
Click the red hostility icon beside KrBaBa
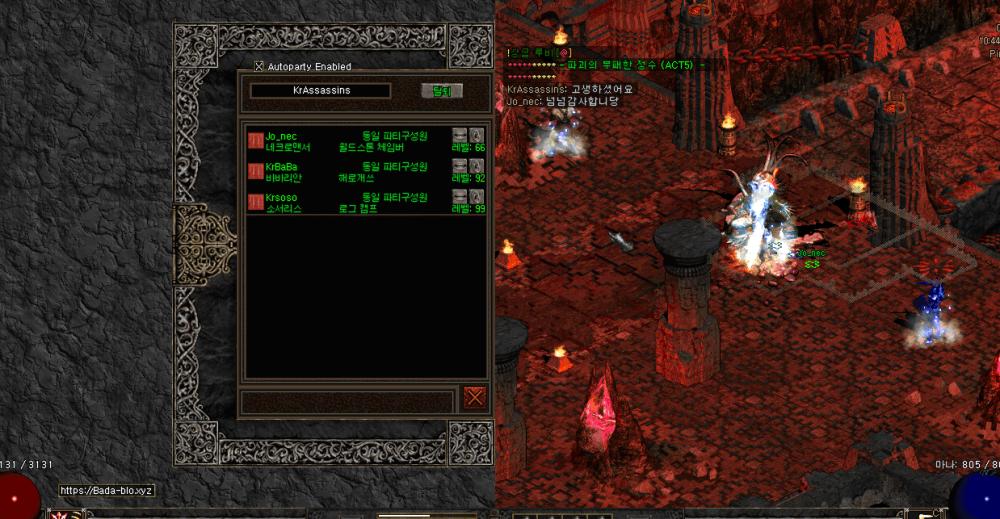[x=255, y=171]
